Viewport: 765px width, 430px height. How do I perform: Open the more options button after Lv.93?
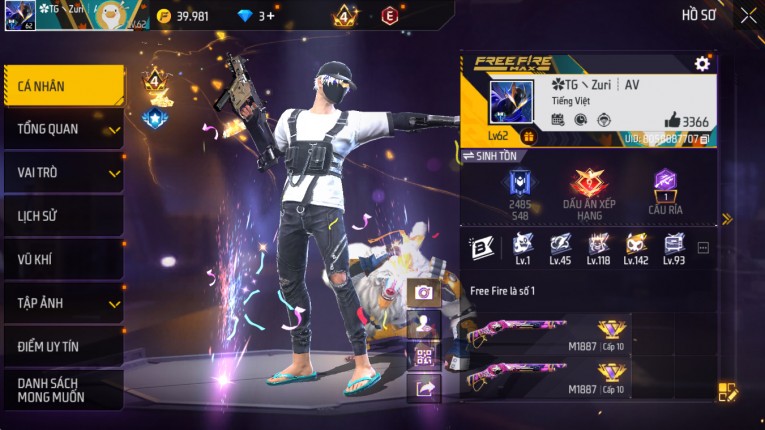coord(703,247)
